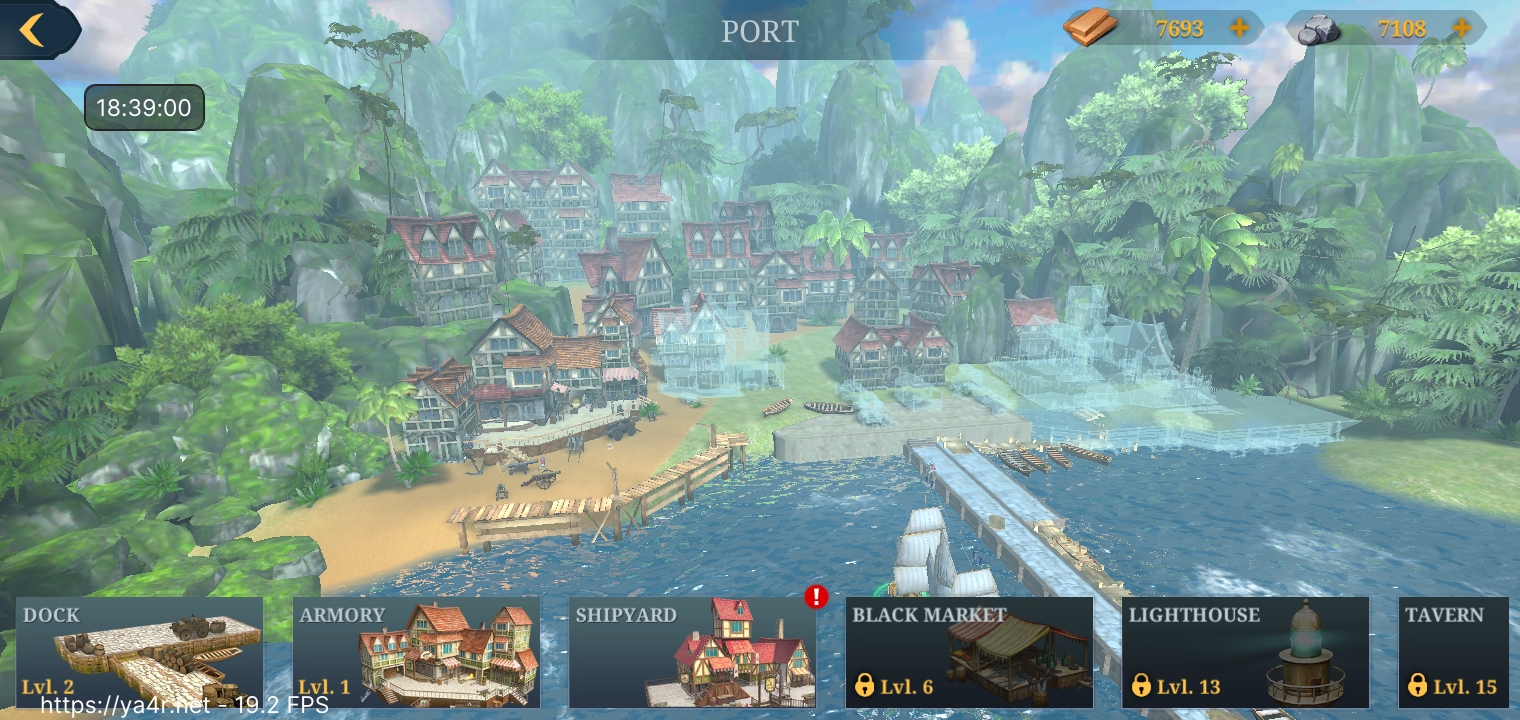Select the locked Lighthouse card
Screen dimensions: 1520x720
(1245, 652)
